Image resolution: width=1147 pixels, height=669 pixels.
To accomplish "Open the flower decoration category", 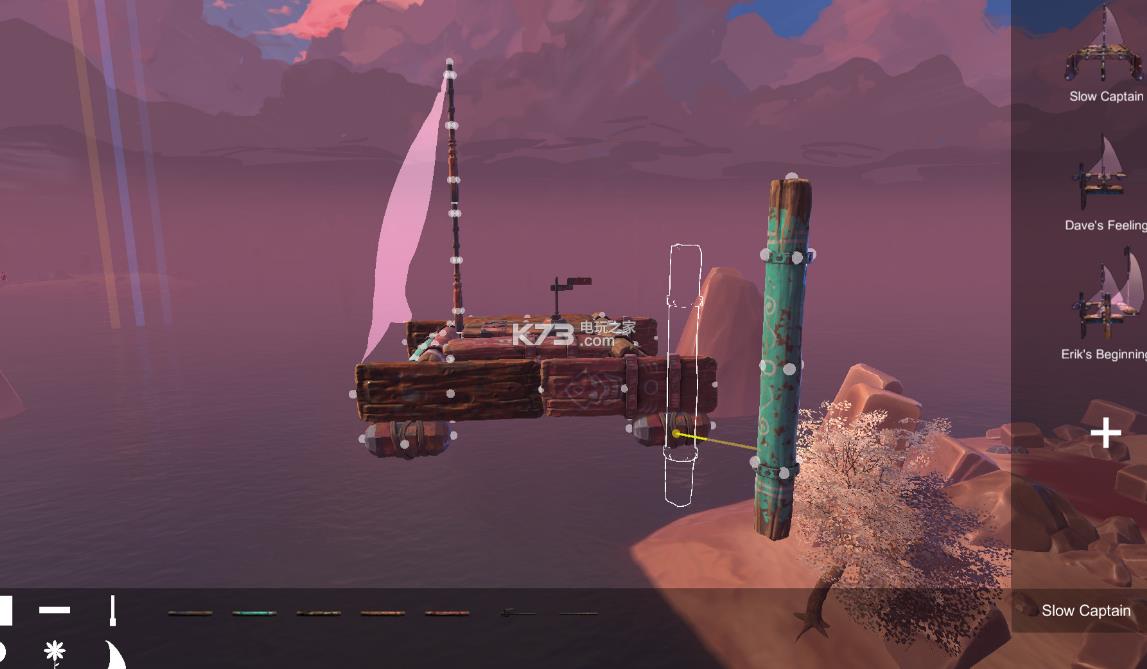I will point(55,653).
